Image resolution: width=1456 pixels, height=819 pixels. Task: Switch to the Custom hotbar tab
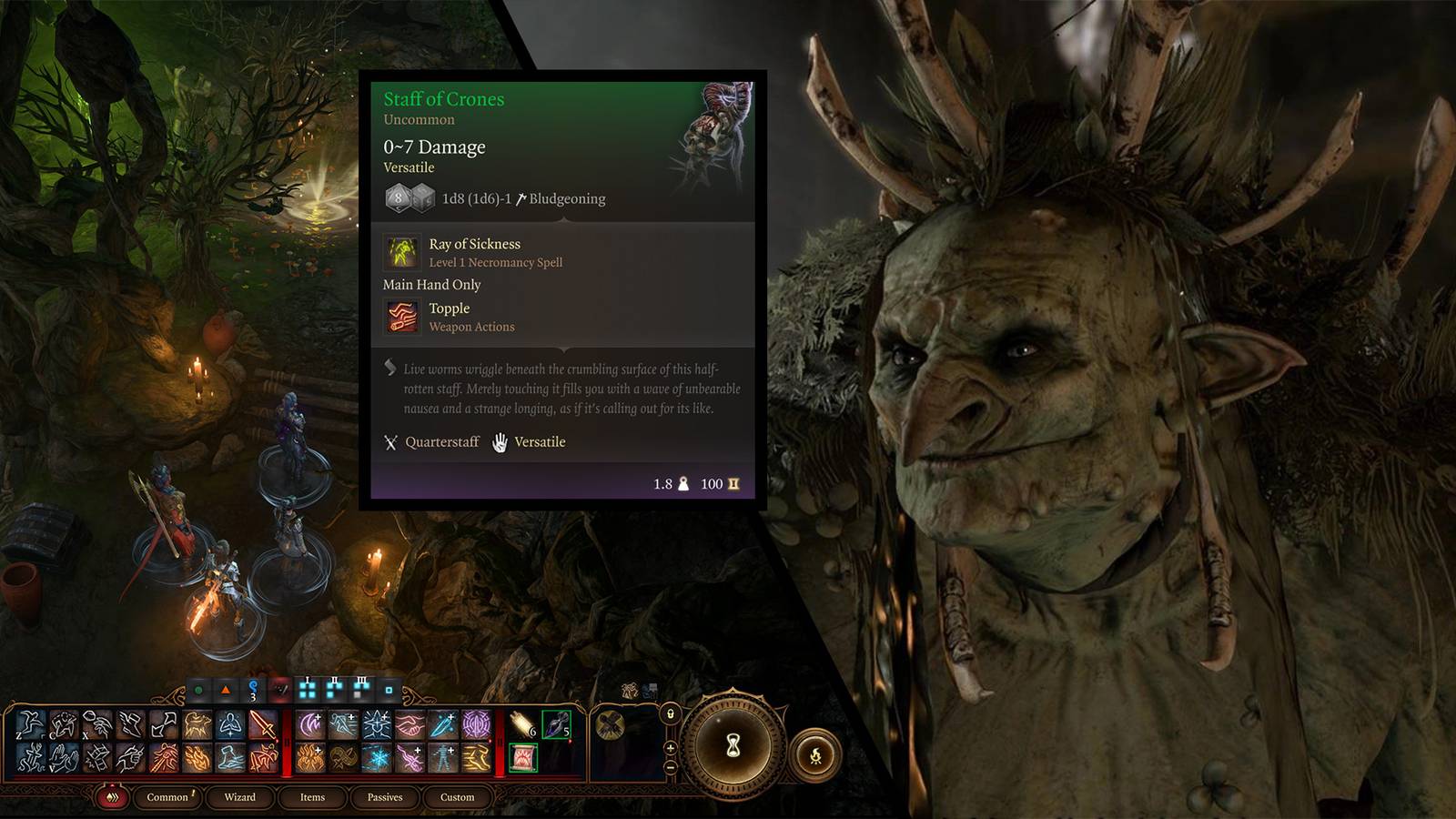pos(457,797)
